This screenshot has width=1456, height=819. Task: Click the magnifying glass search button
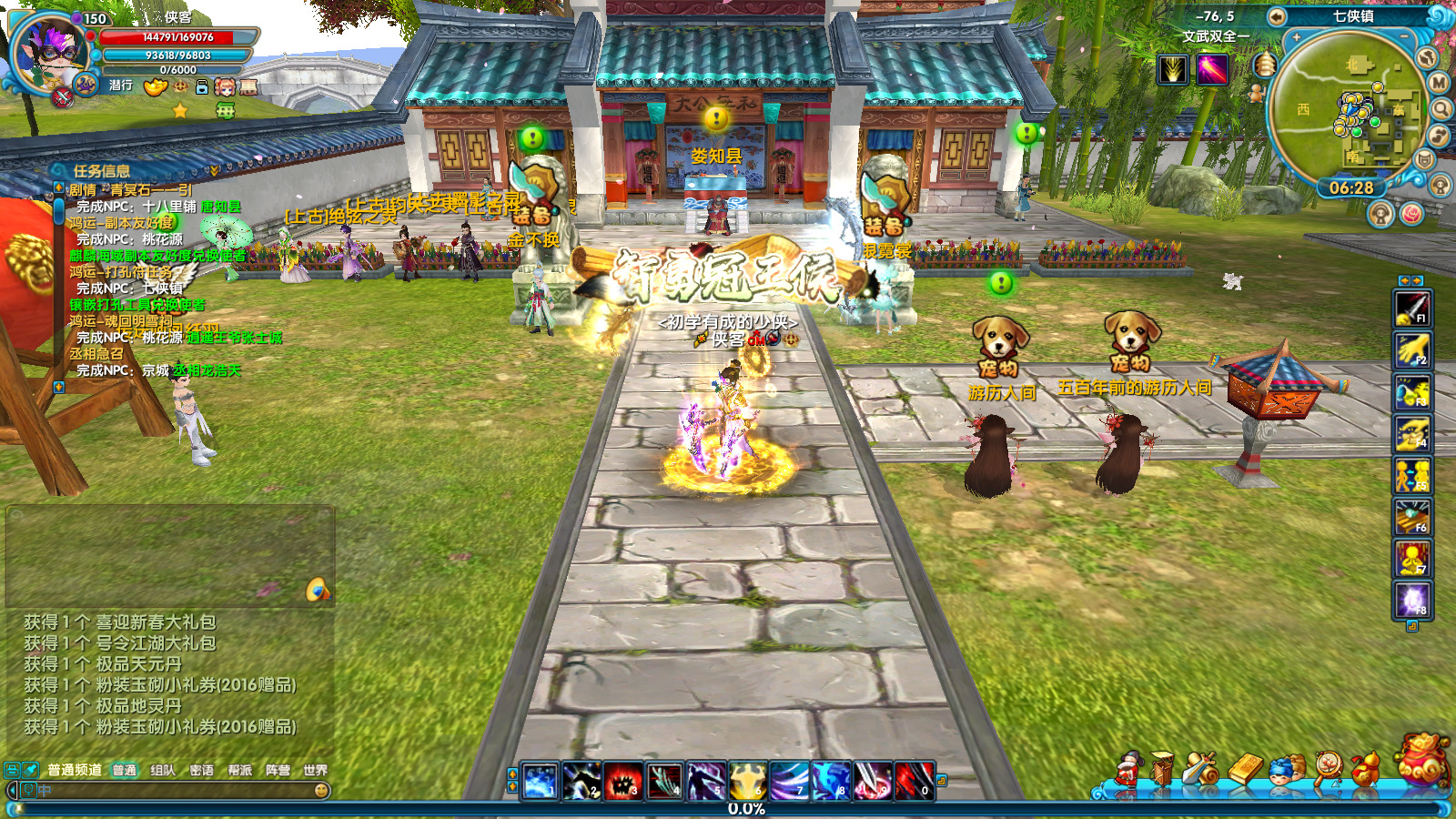(1441, 109)
